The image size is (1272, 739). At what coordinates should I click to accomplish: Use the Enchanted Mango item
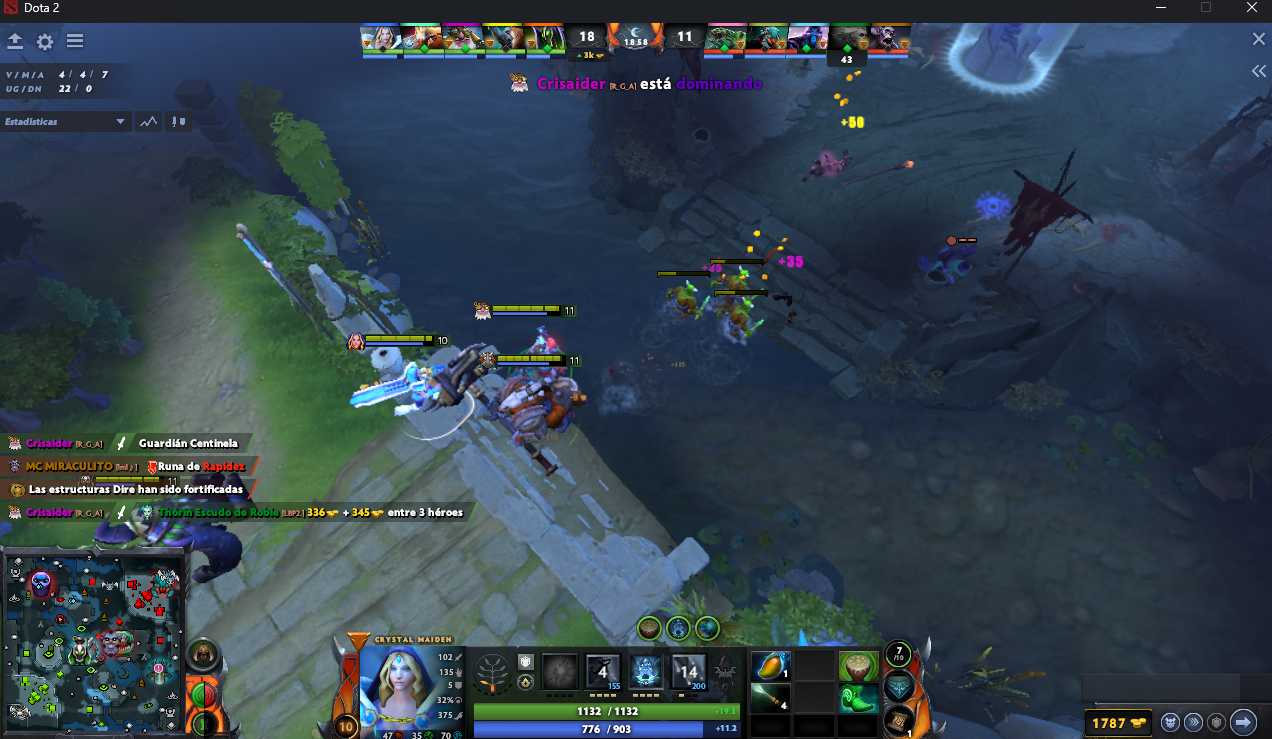[x=769, y=666]
